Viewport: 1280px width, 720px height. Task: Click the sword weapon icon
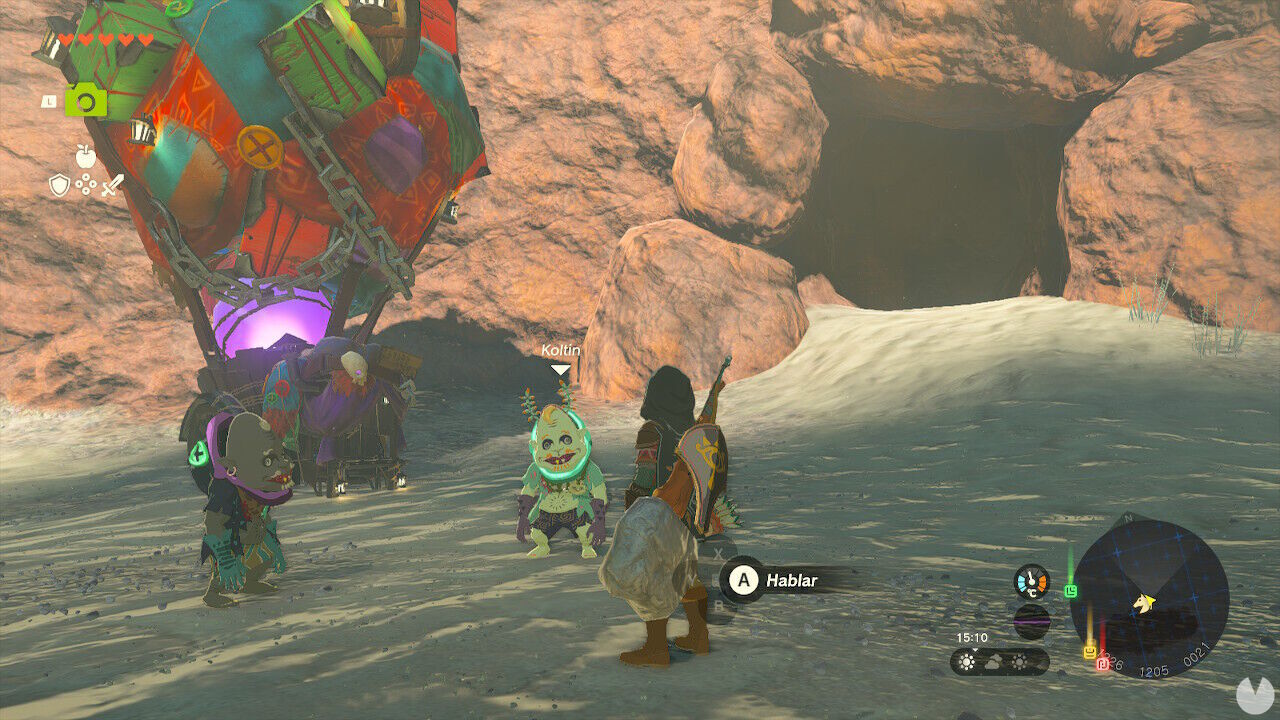[113, 184]
